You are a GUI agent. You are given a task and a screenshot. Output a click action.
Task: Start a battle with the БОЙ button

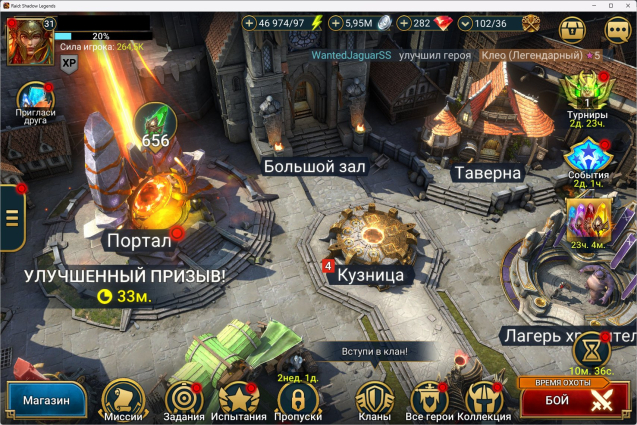[573, 401]
